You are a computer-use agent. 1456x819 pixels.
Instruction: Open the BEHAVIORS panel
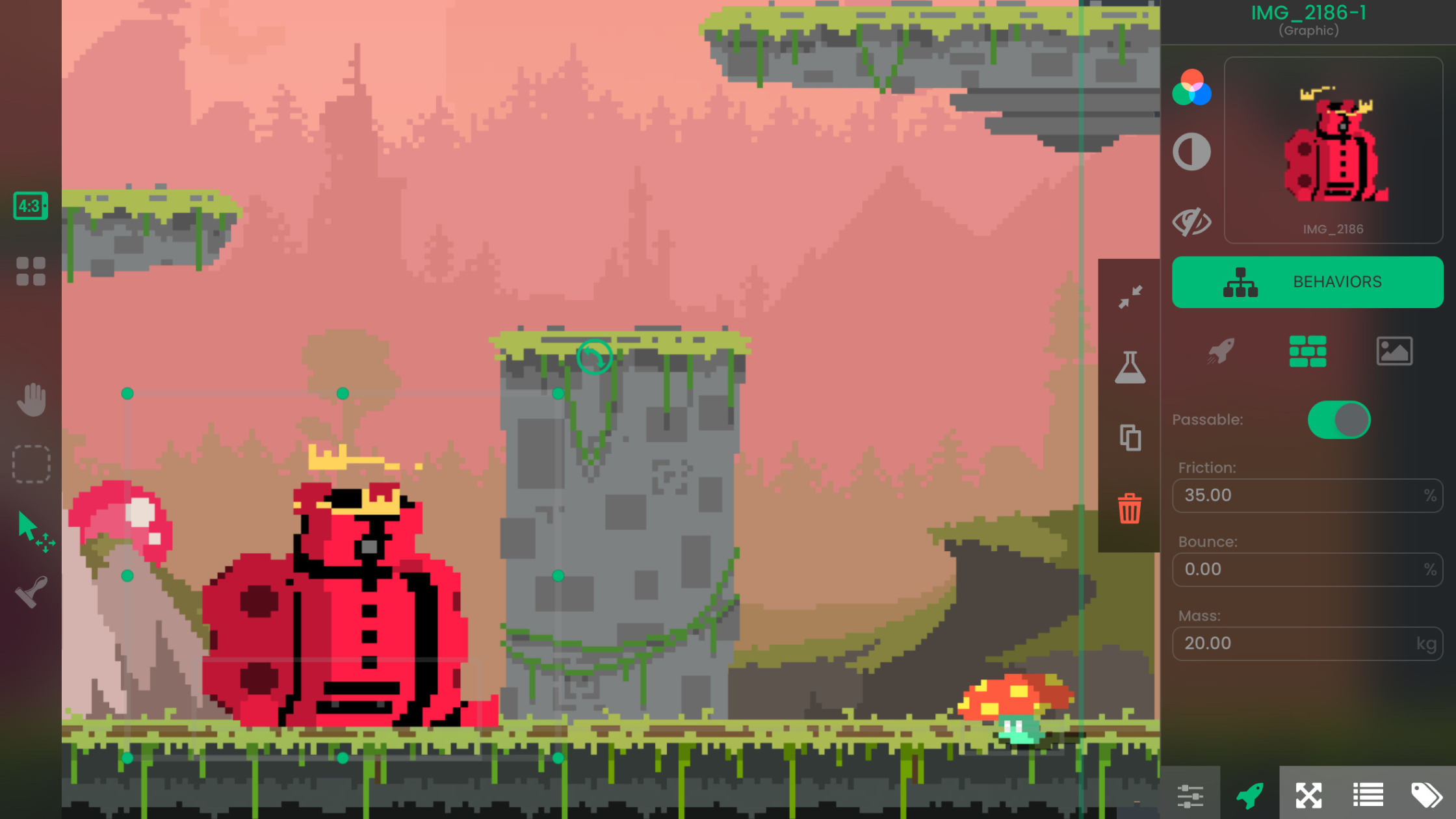click(1307, 281)
